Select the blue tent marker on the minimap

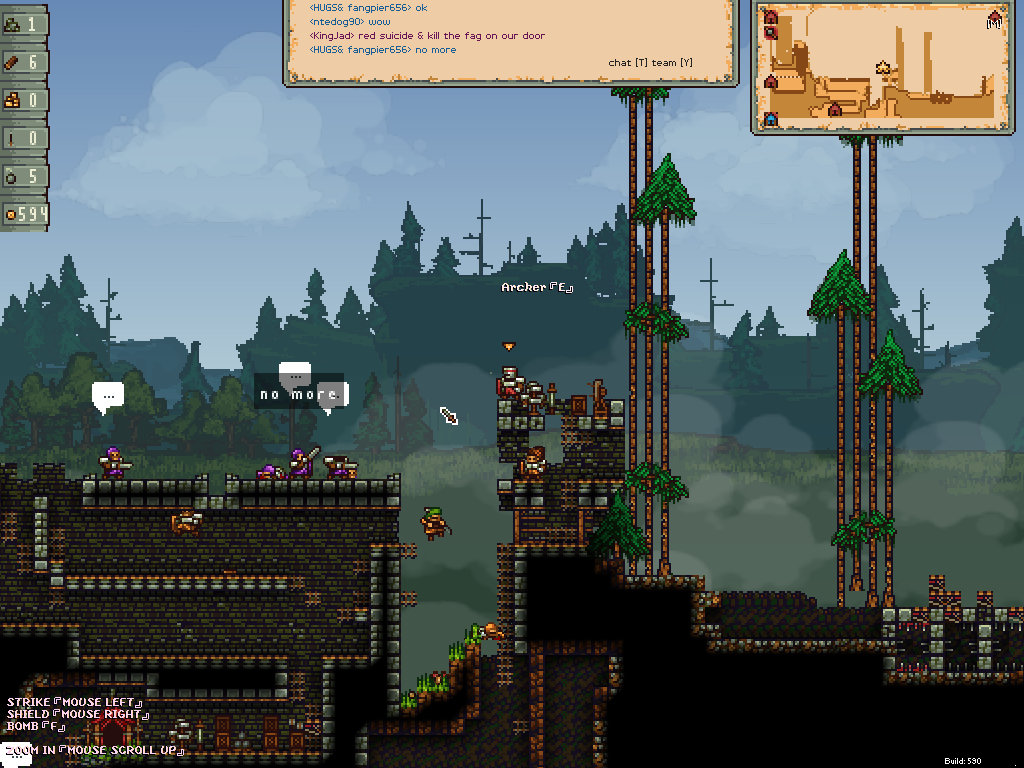click(771, 119)
